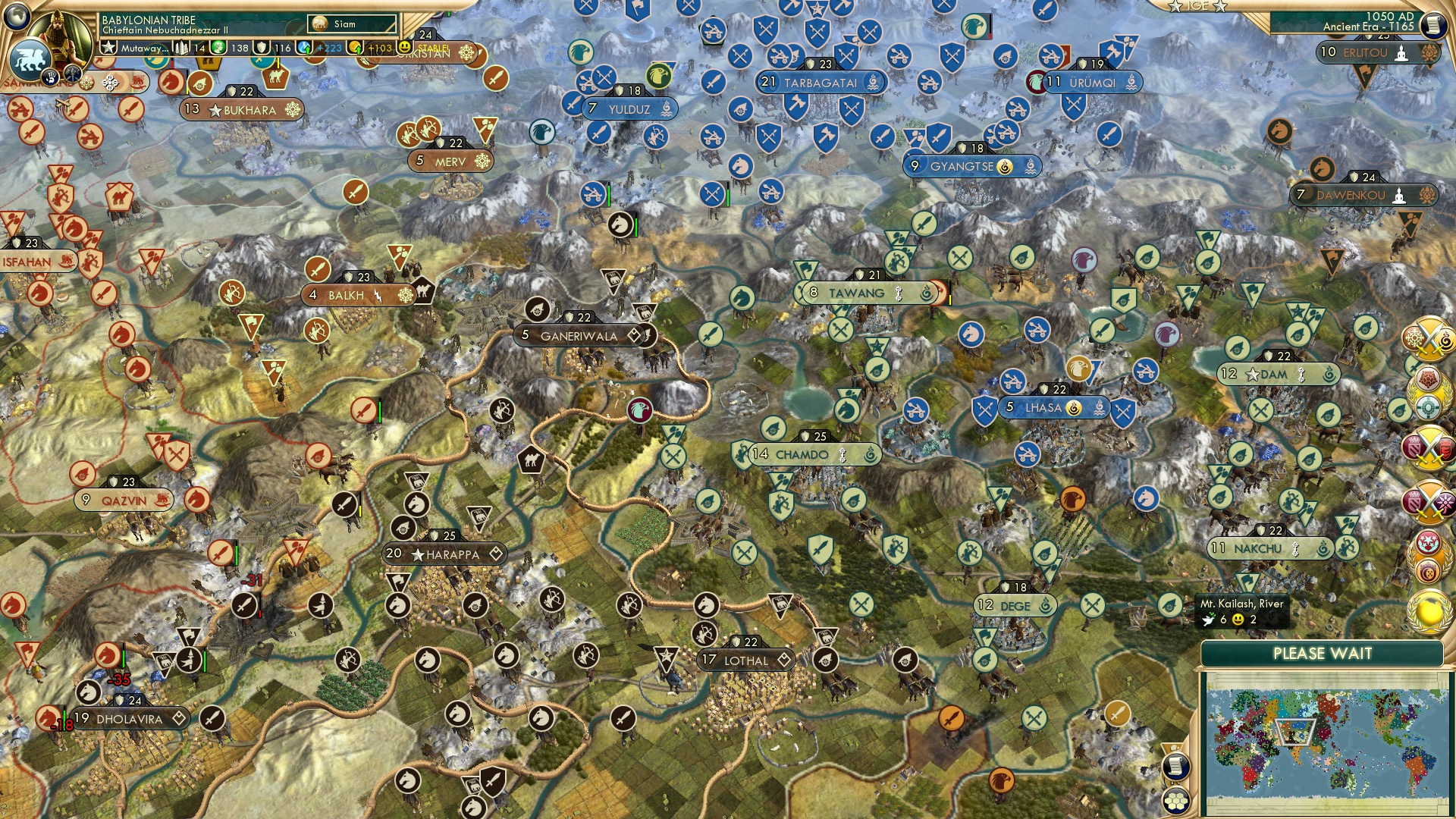Click the winged lion Babylon emblem top-left
Viewport: 1456px width, 819px height.
30,58
